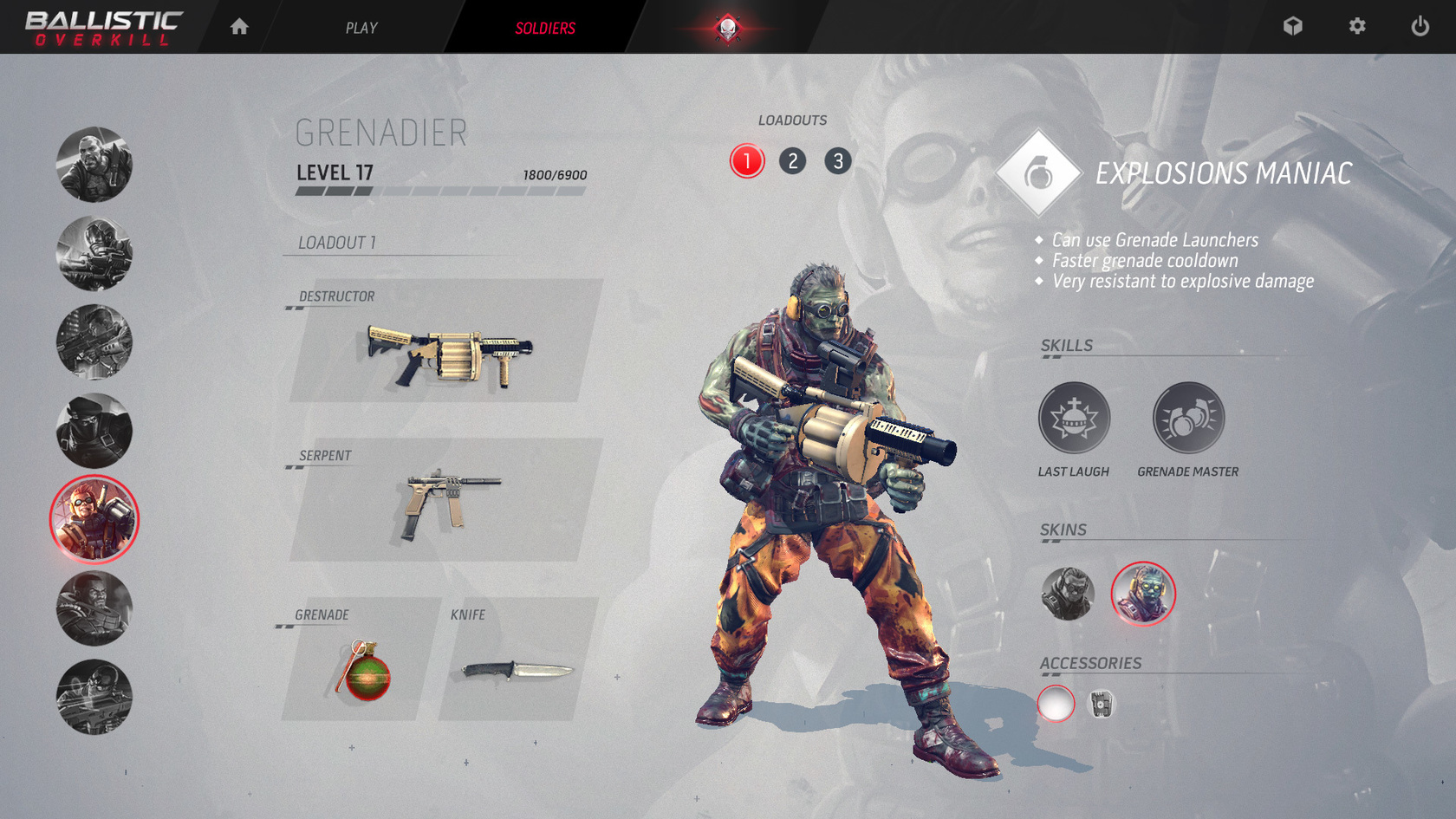This screenshot has width=1456, height=819.
Task: Open the settings gear icon
Action: click(1355, 26)
